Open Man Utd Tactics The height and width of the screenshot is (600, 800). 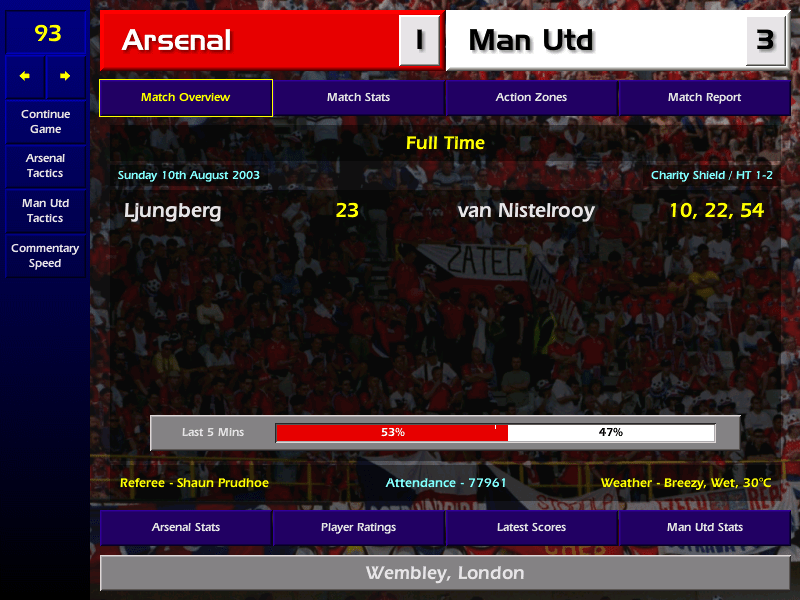[45, 210]
